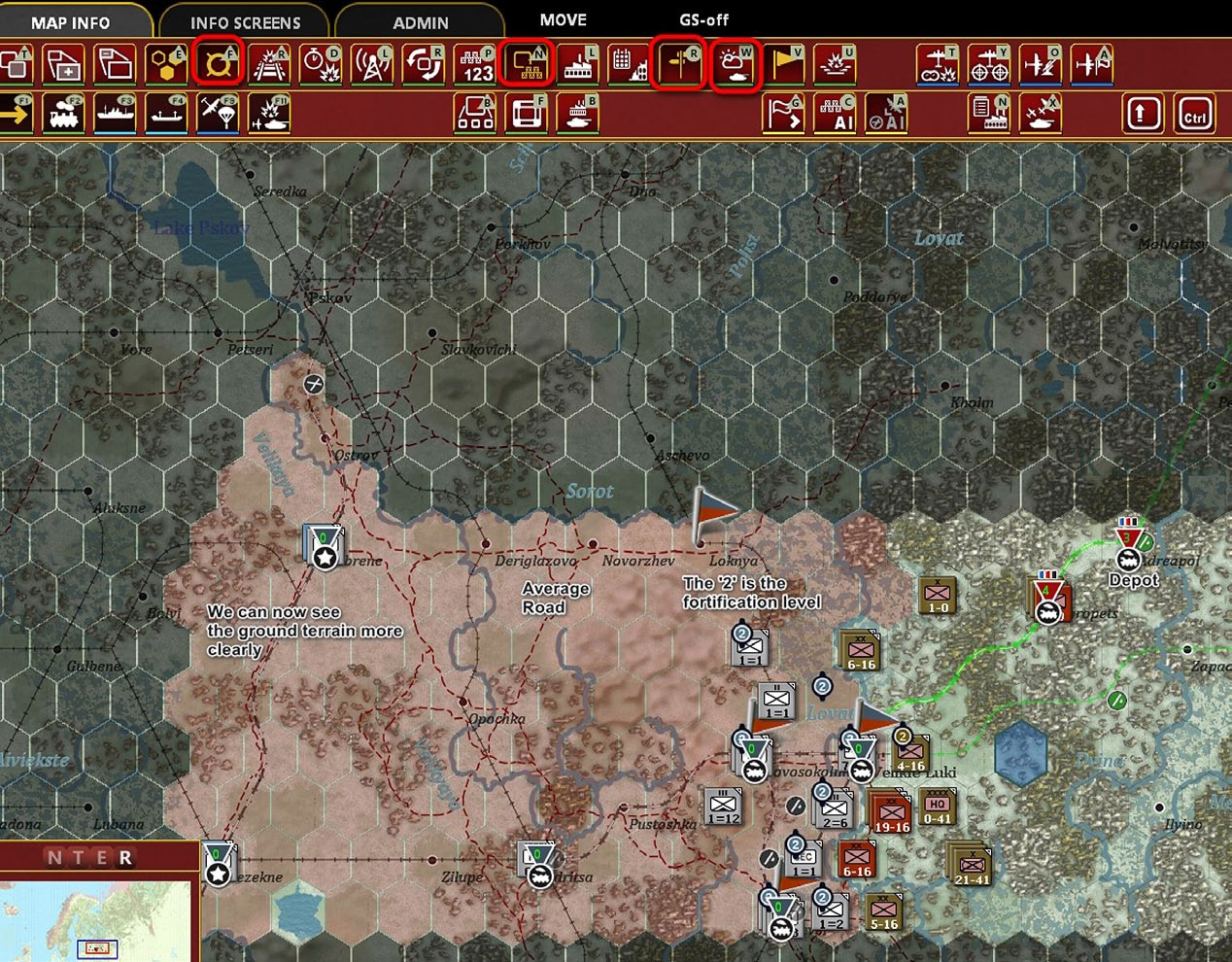The image size is (1232, 962).
Task: Toggle the factory icon in the top row
Action: 579,65
